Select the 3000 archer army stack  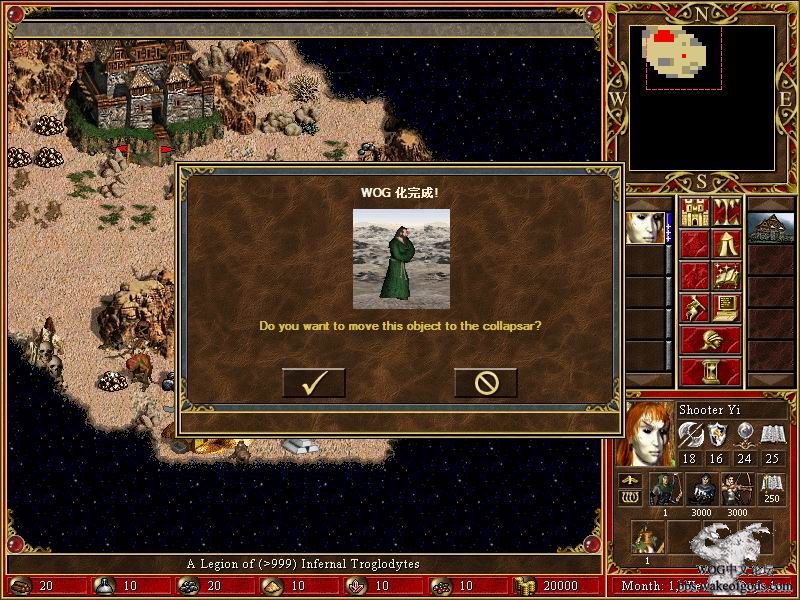737,492
